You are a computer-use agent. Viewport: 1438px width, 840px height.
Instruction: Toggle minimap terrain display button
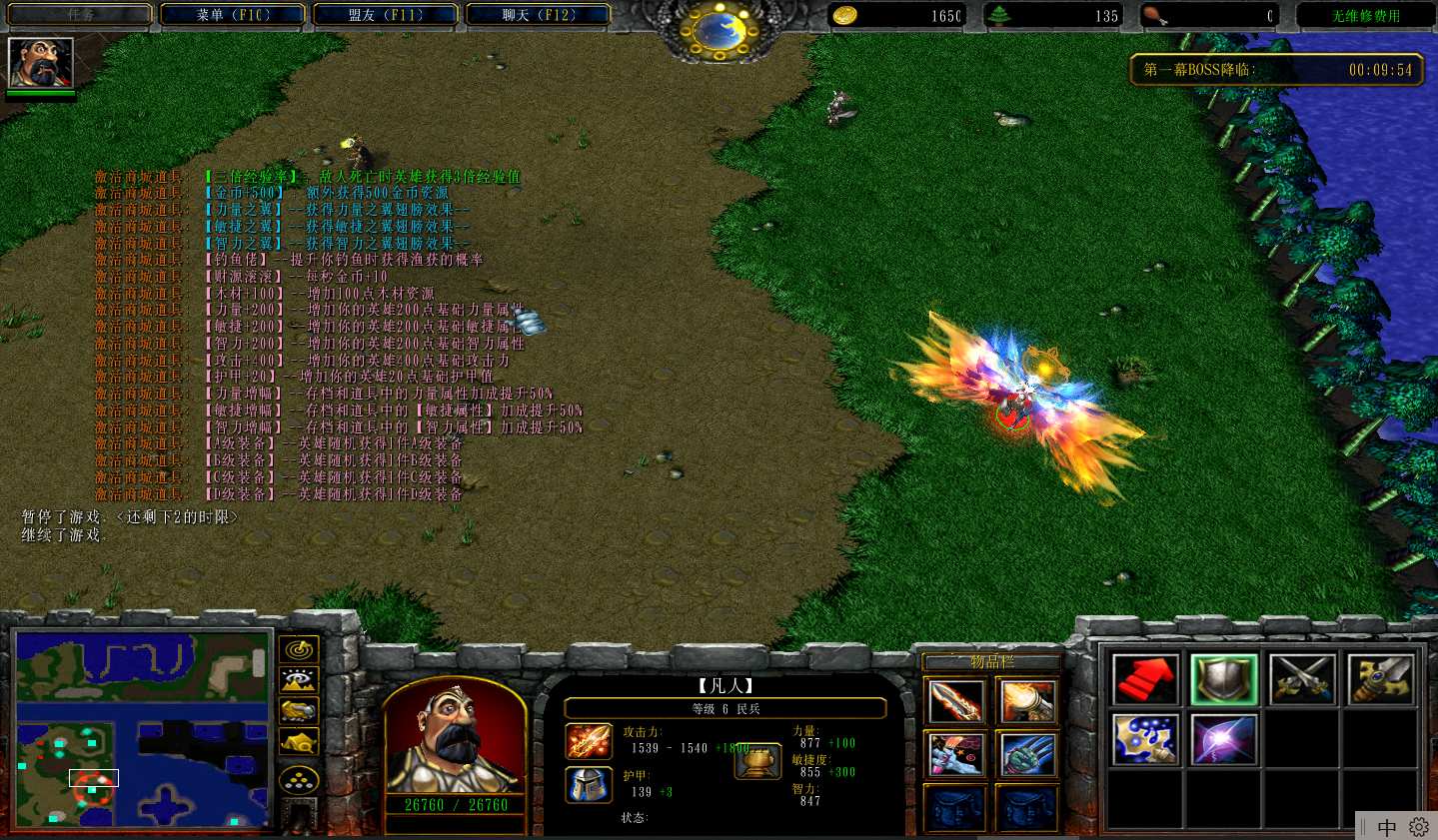299,681
